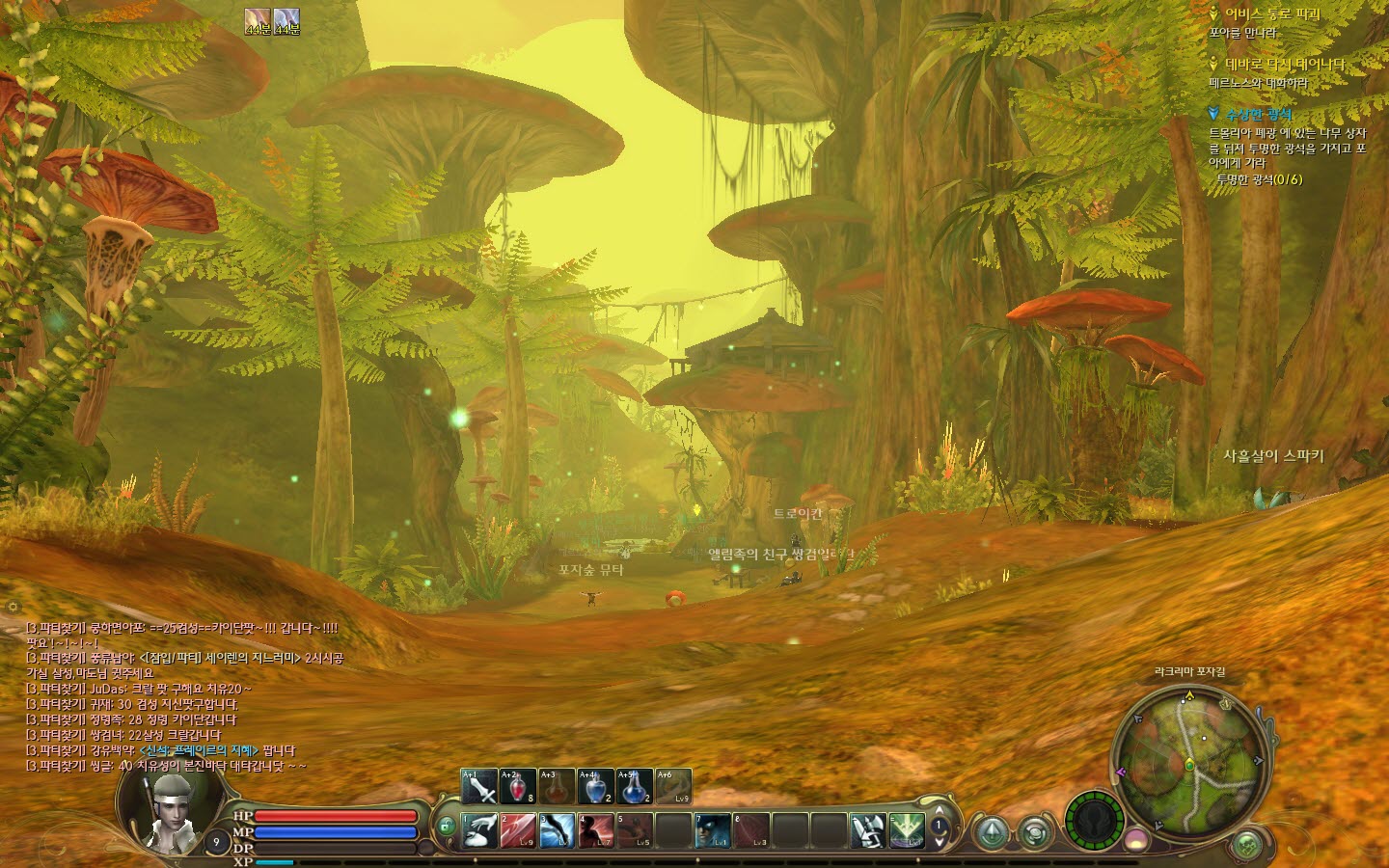The width and height of the screenshot is (1389, 868).
Task: Click the linked item '신석: 프레이르의 지혜' in chat
Action: [200, 750]
